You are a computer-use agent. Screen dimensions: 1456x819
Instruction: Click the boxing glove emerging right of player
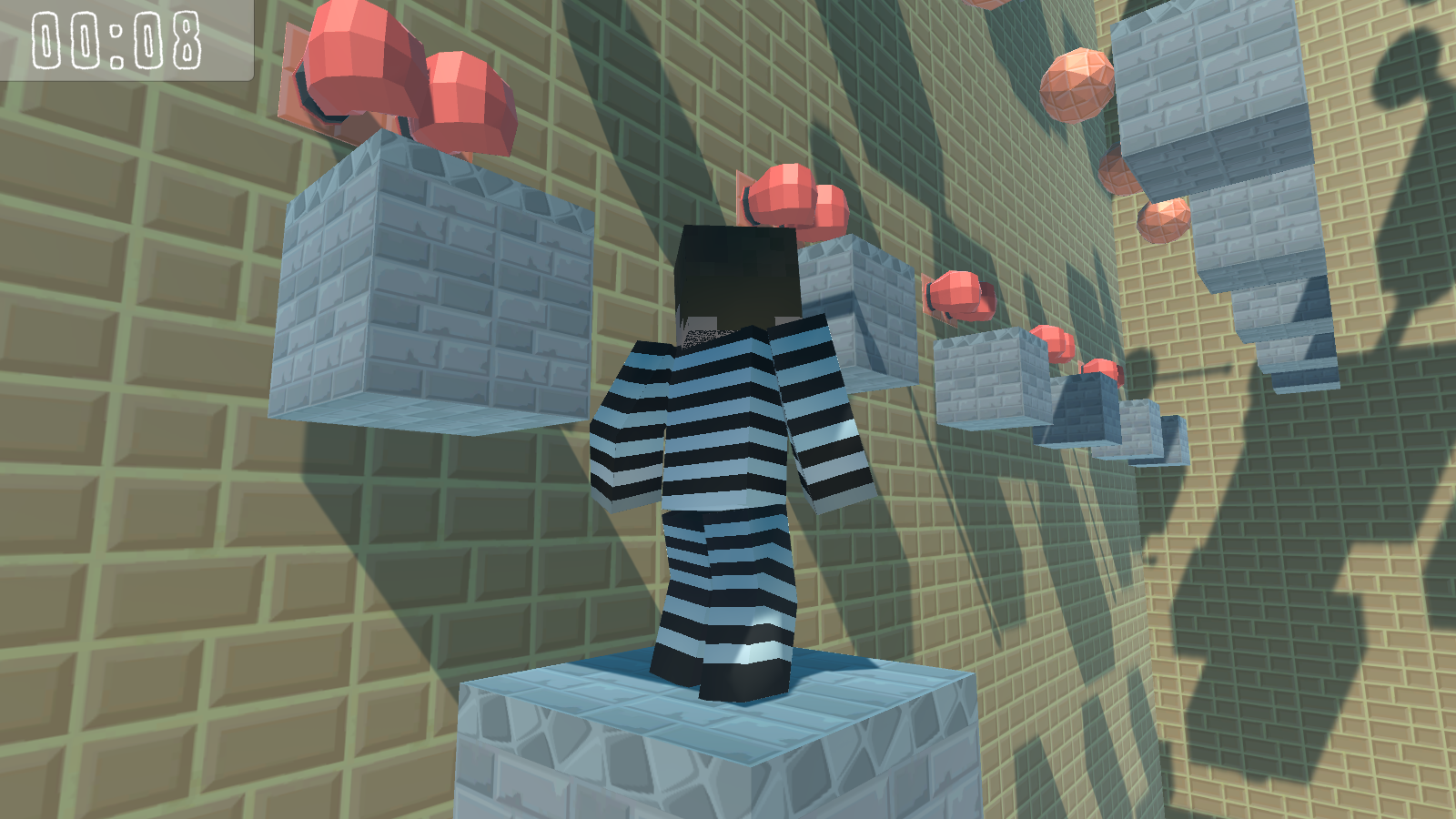point(960,296)
